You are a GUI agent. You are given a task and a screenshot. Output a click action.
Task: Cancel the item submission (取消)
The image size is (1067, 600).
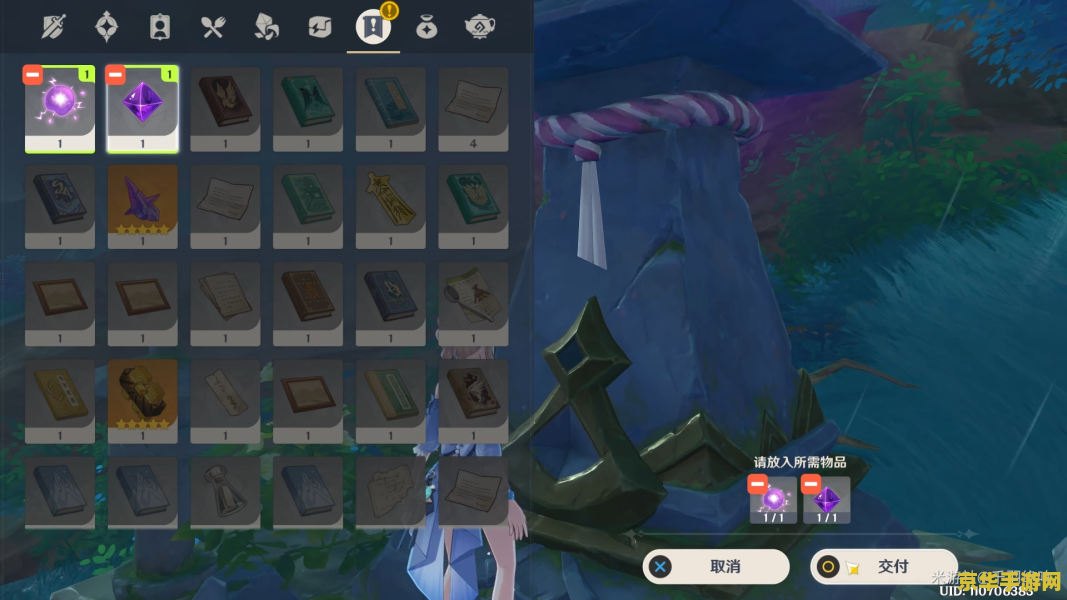[x=715, y=566]
